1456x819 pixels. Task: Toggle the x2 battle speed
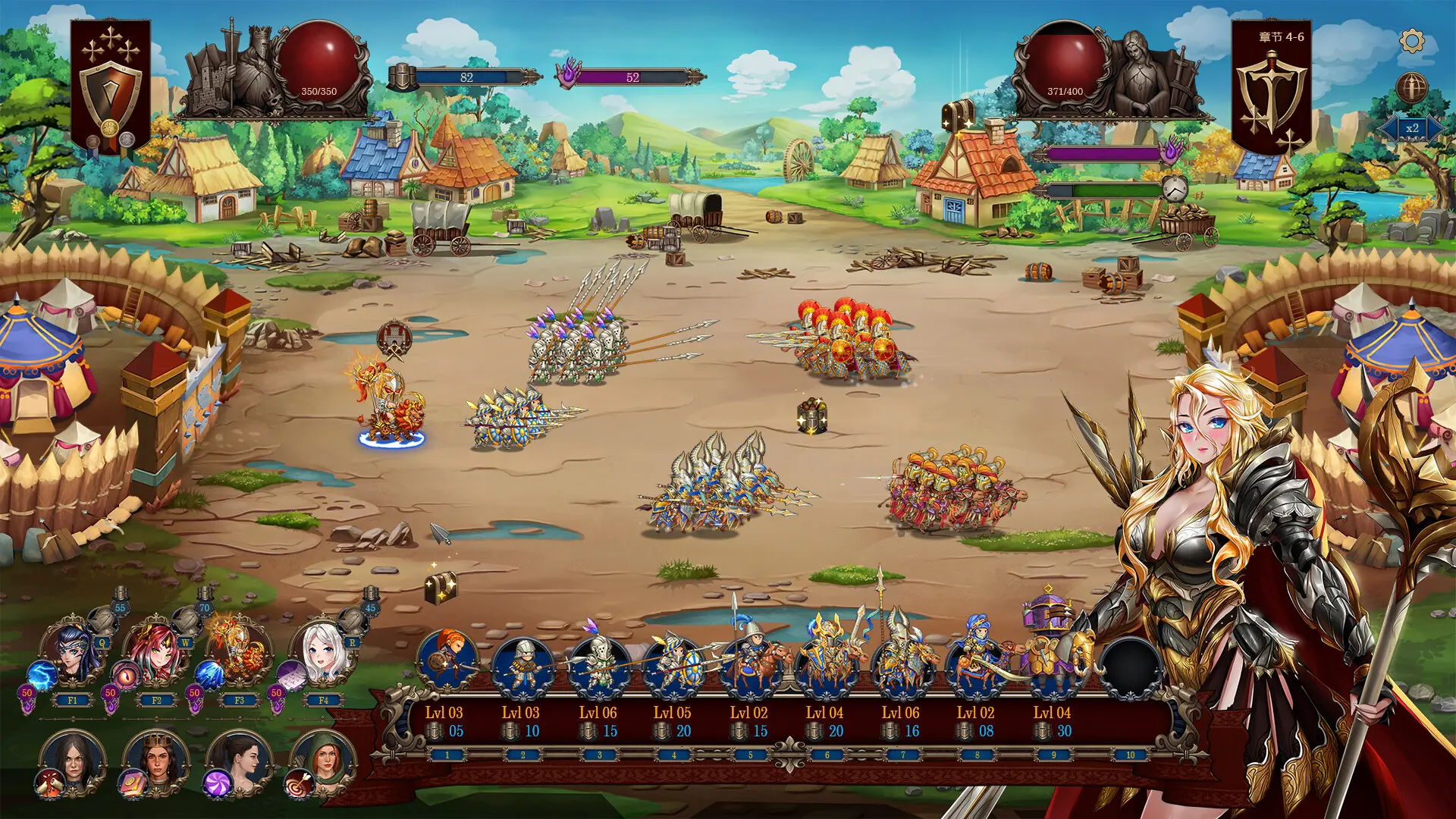[x=1412, y=128]
